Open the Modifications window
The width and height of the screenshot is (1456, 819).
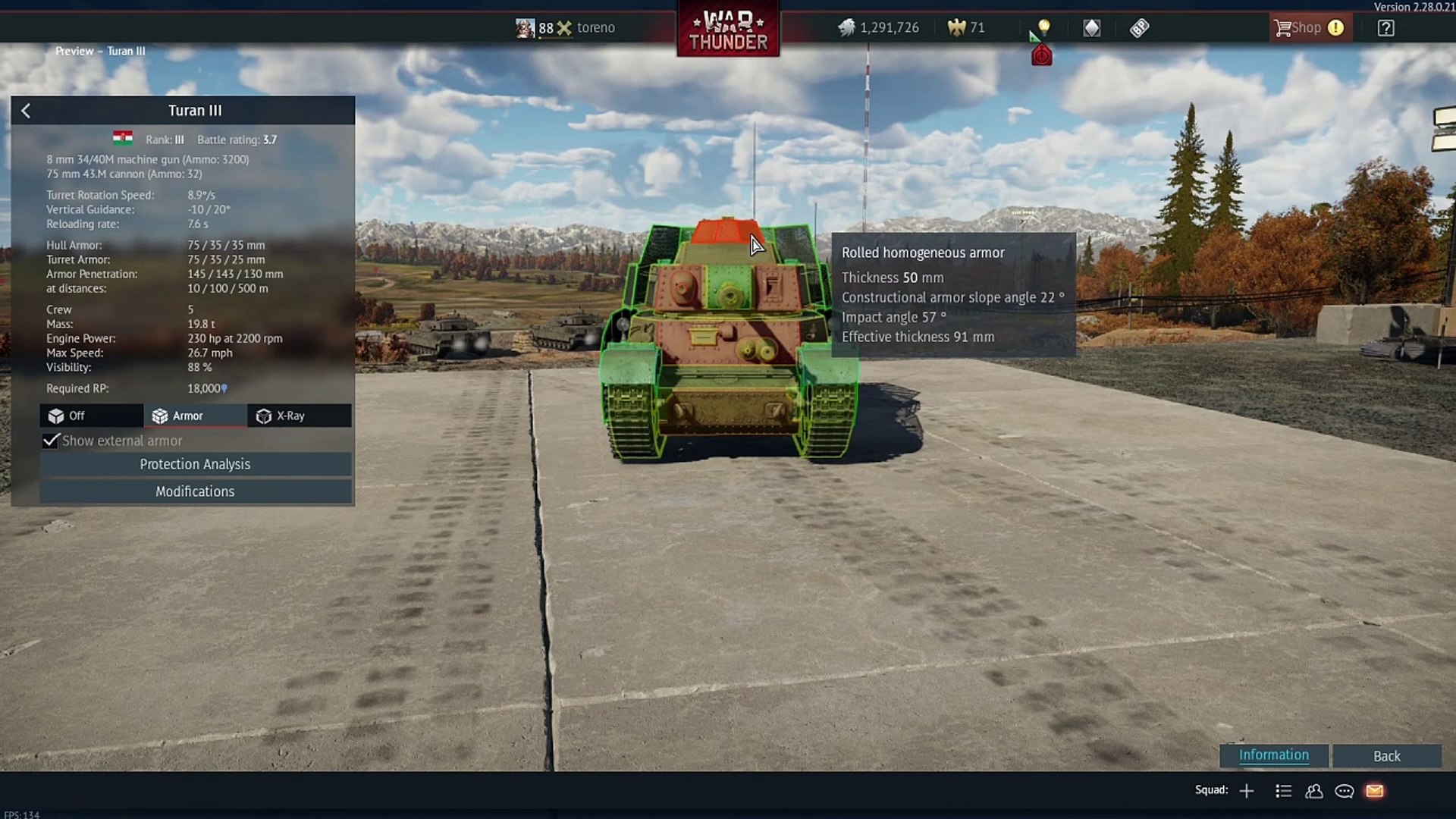click(195, 491)
